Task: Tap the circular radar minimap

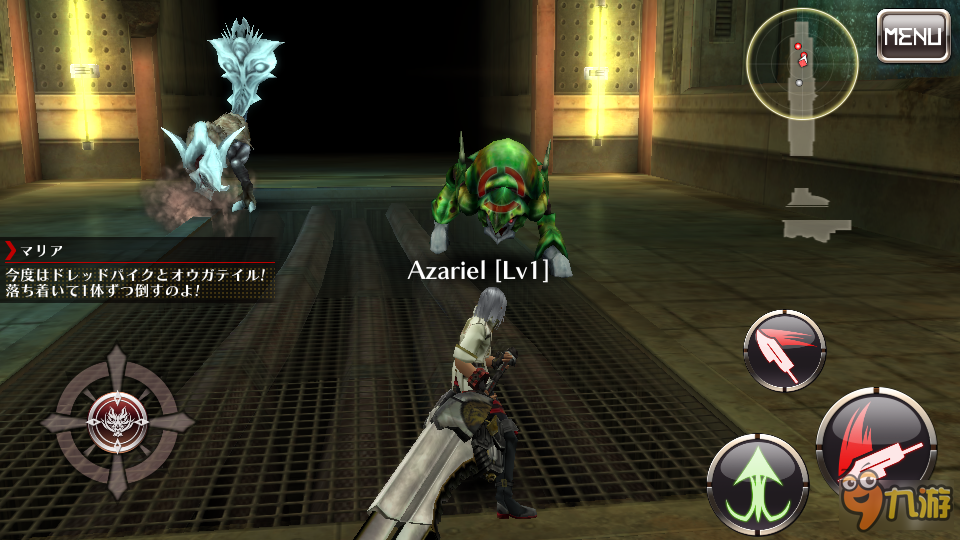Action: click(802, 65)
